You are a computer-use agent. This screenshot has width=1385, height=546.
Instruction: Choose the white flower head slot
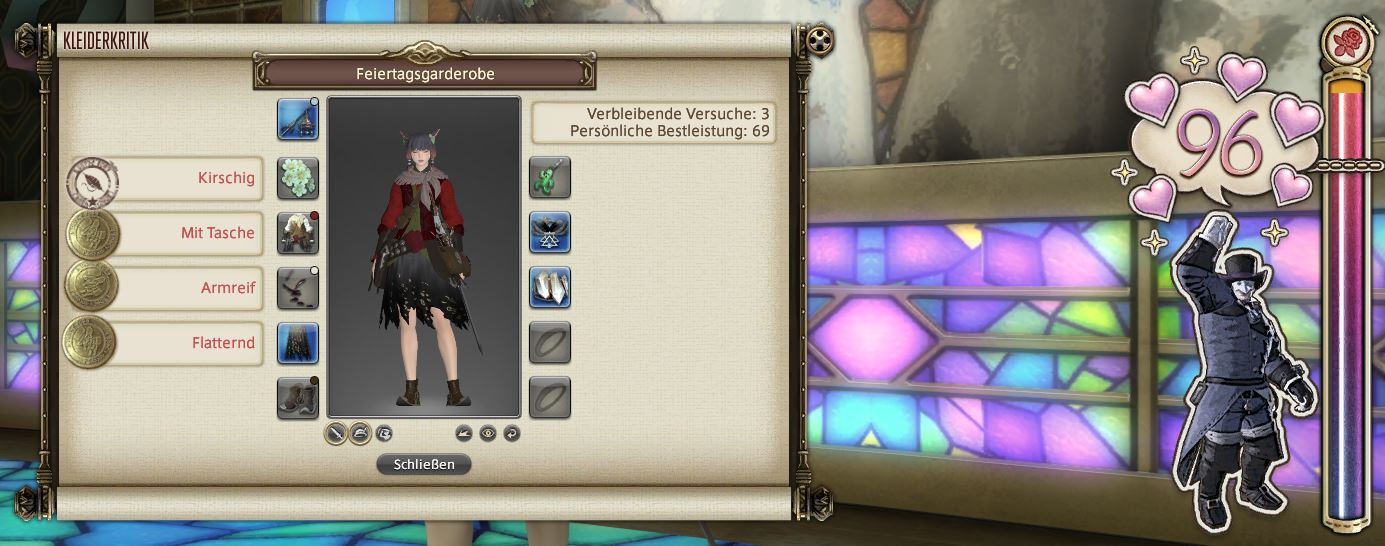click(x=298, y=178)
